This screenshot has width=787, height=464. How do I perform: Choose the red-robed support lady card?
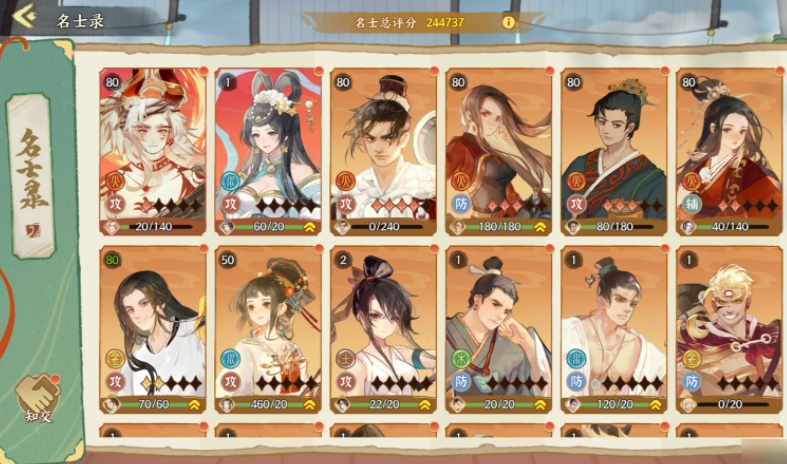[x=729, y=150]
